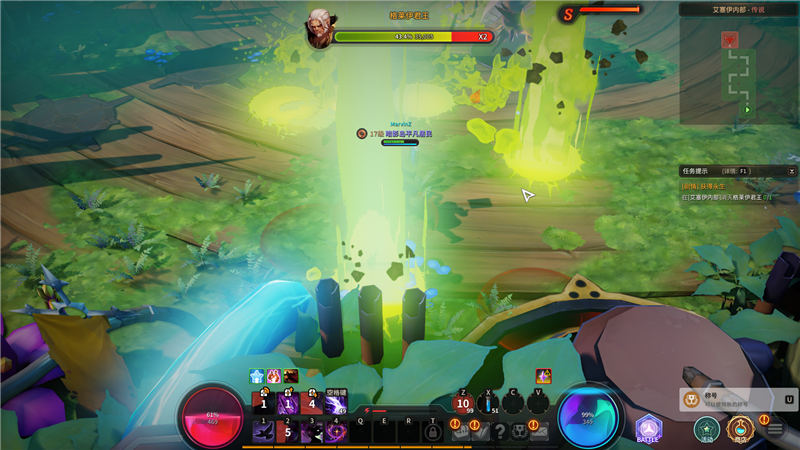
Task: Open the hamburger main menu icon
Action: [774, 430]
